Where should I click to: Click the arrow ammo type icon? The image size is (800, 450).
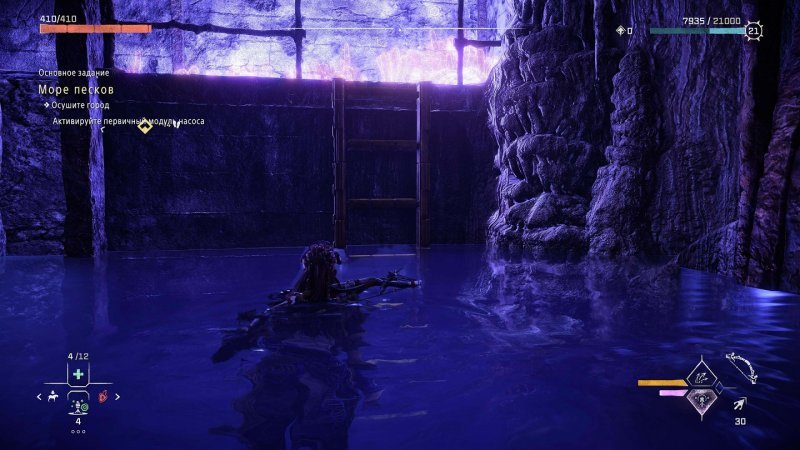pos(738,403)
